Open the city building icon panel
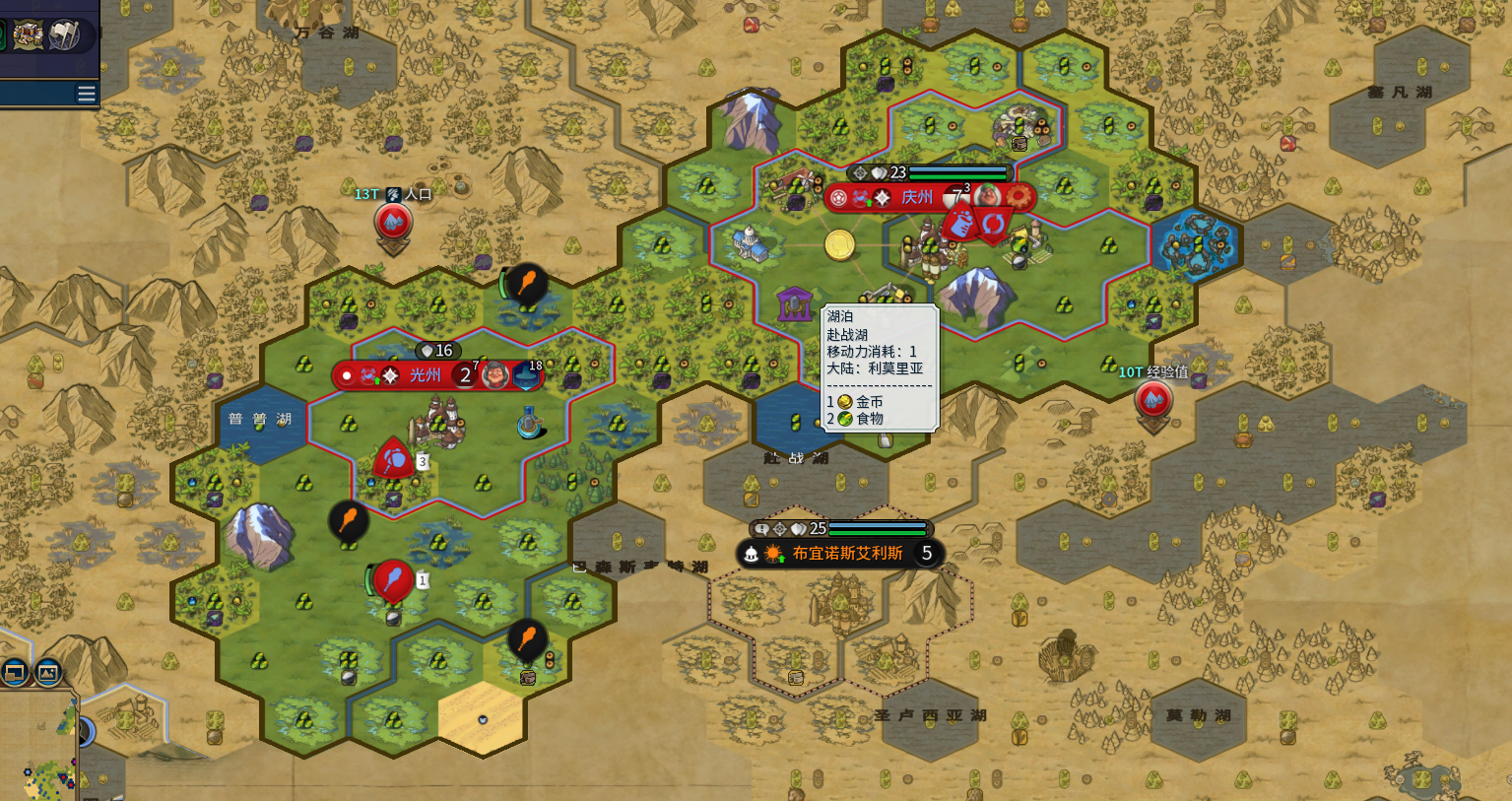Image resolution: width=1512 pixels, height=801 pixels. pyautogui.click(x=28, y=35)
